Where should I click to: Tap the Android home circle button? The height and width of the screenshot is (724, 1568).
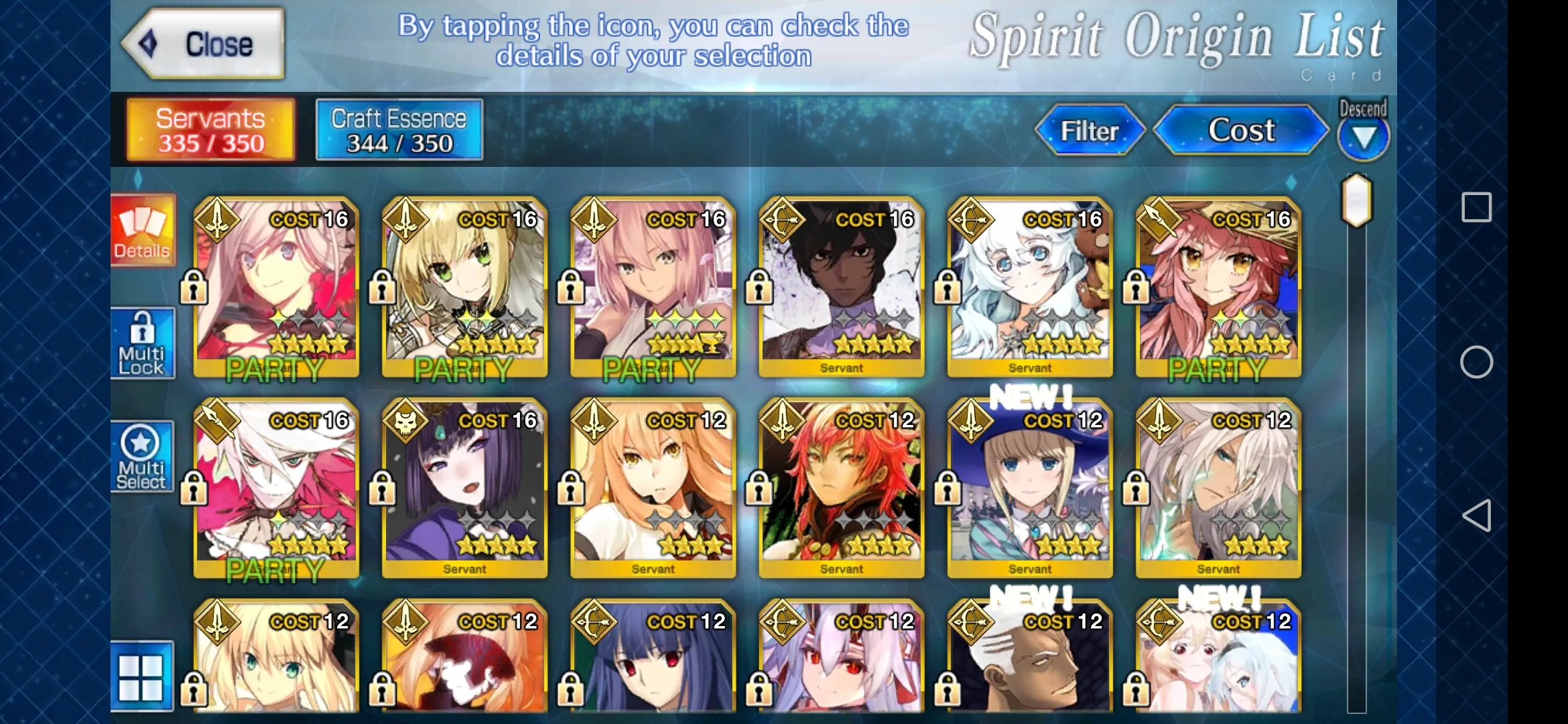[x=1476, y=363]
